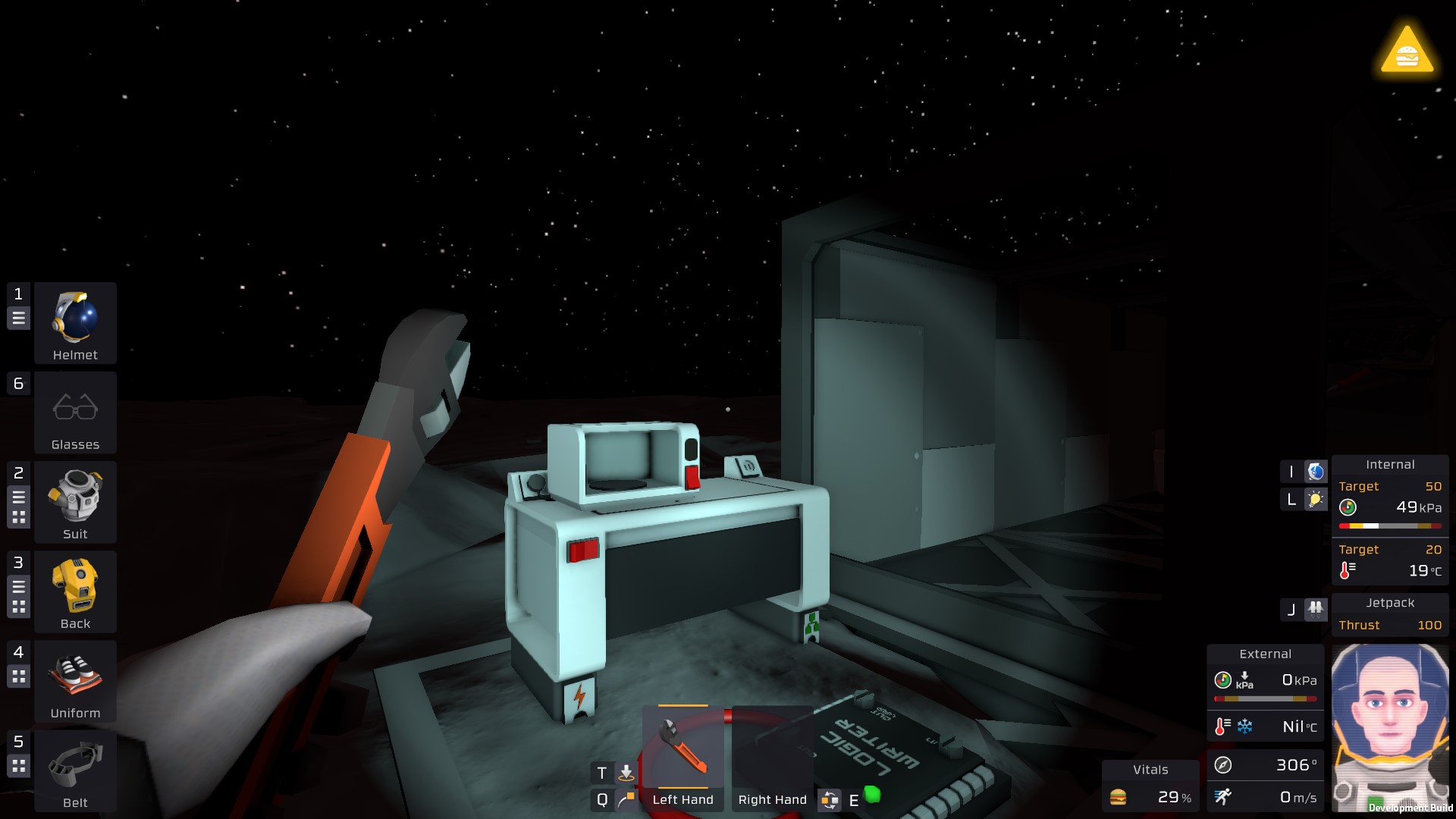
Task: Open the Belt tool slot
Action: pos(75,770)
